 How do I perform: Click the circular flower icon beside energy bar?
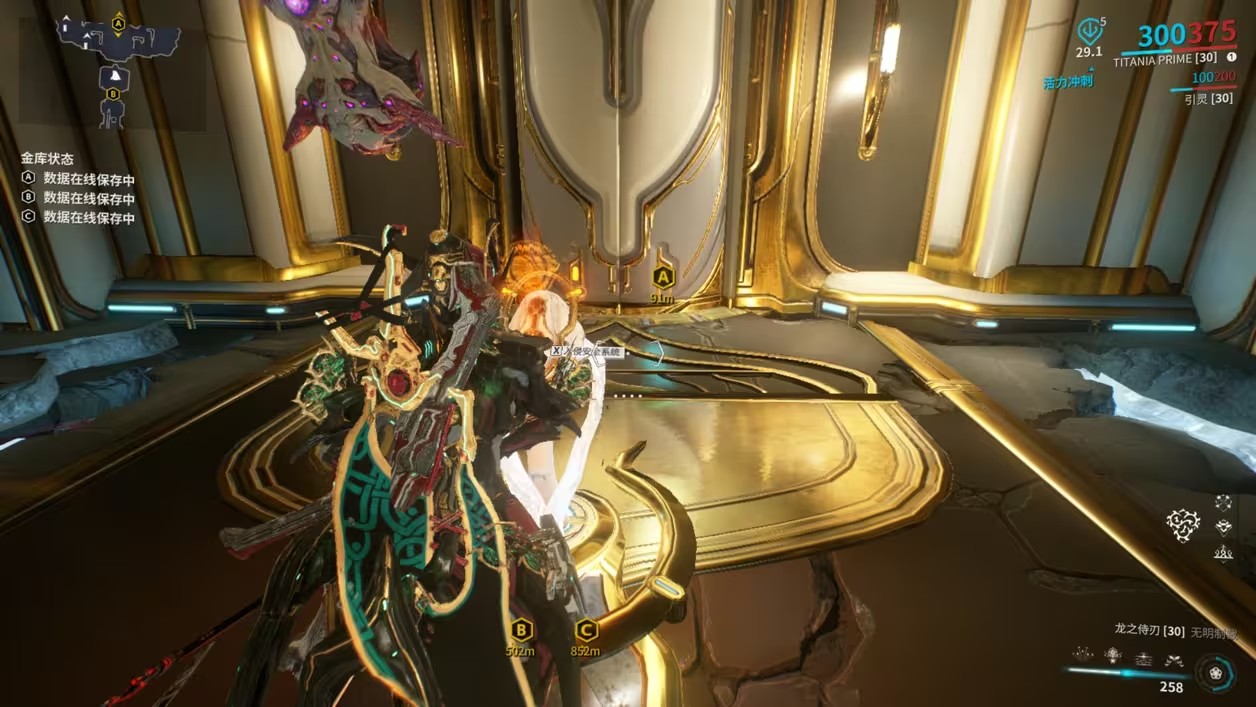pos(1215,672)
